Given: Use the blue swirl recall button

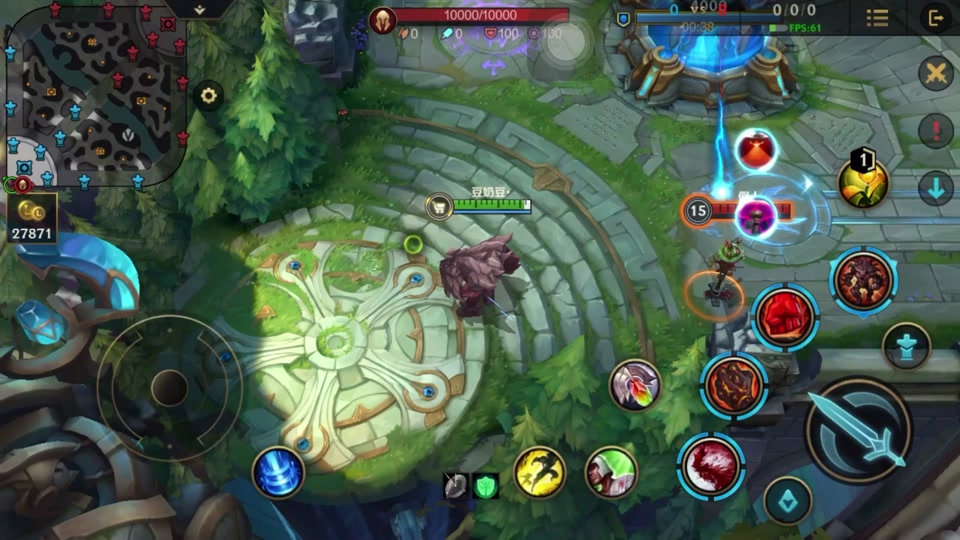Looking at the screenshot, I should tap(278, 472).
